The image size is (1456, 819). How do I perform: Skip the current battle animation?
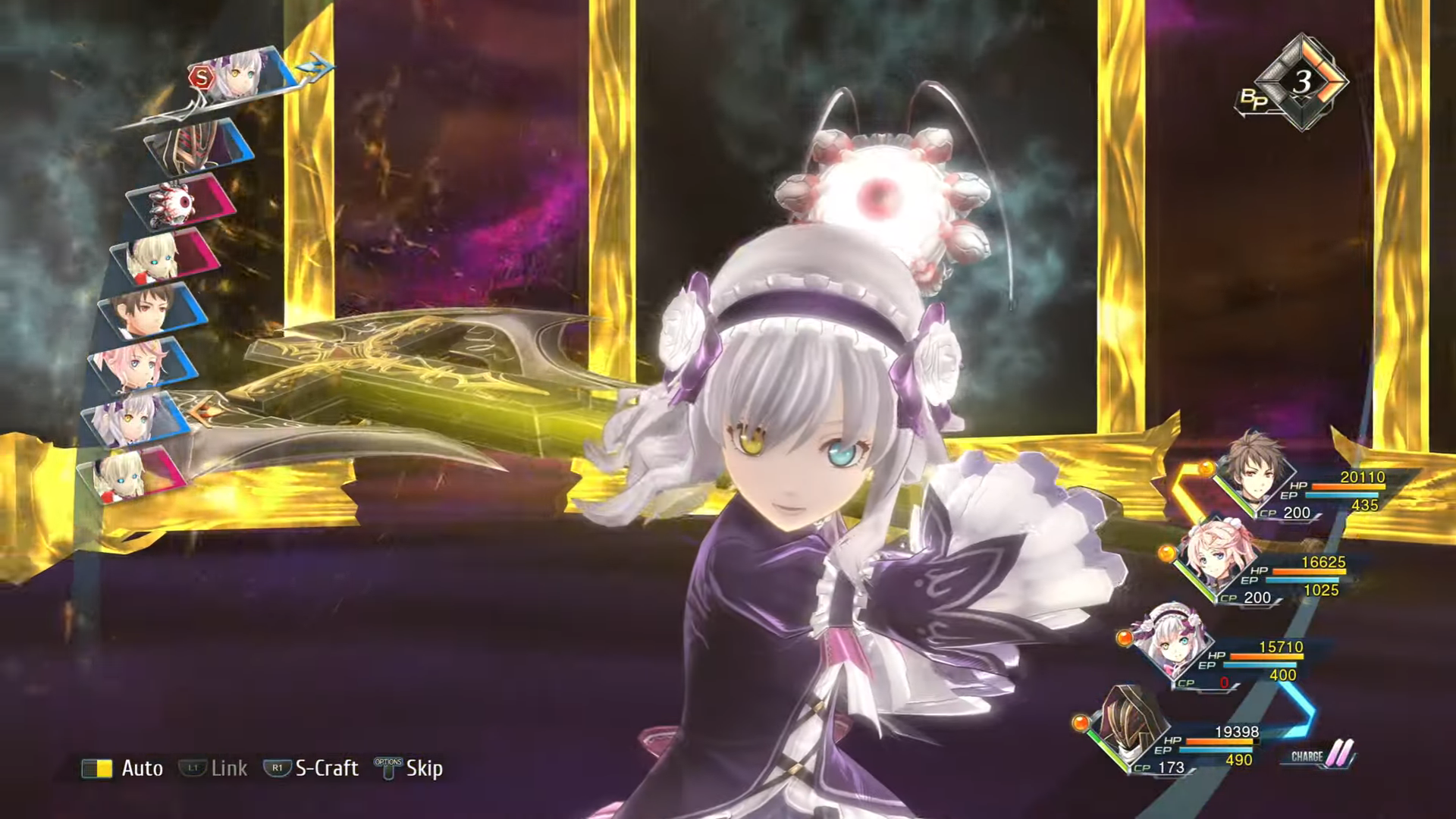click(409, 768)
